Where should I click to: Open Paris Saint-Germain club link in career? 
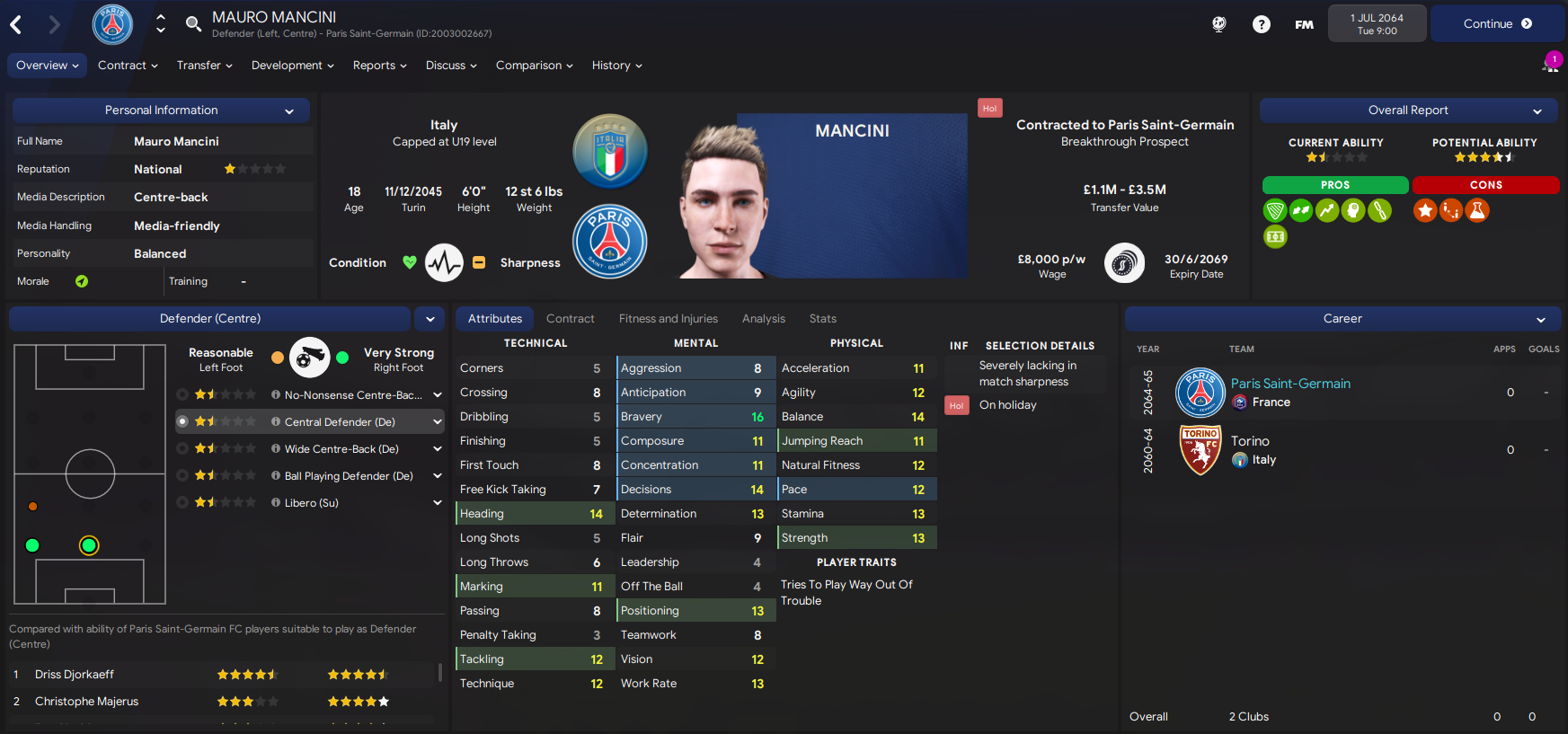point(1289,384)
